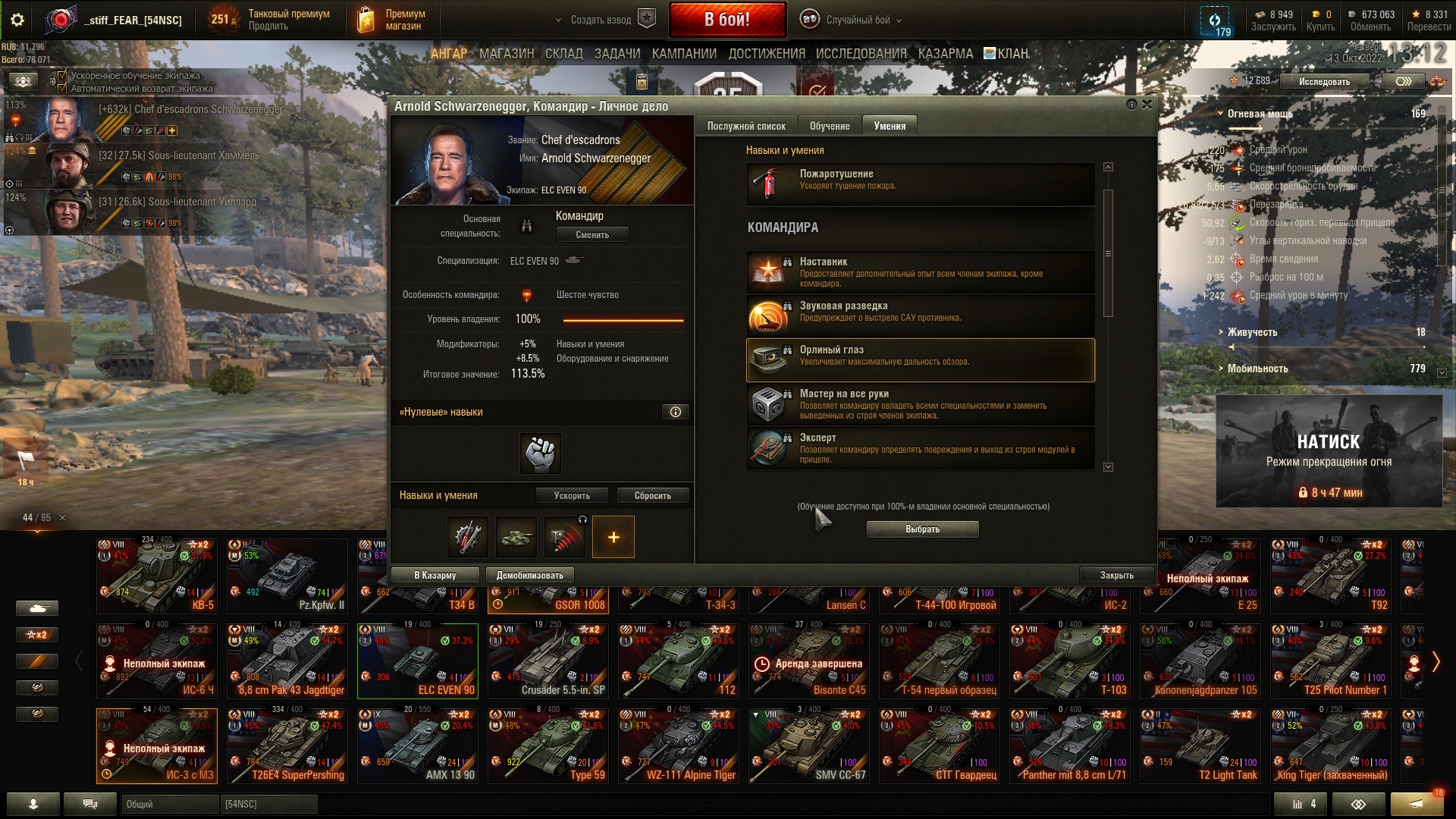1456x819 pixels.
Task: Go to the ИССЛЕДОВАНИЯ section
Action: click(x=861, y=54)
